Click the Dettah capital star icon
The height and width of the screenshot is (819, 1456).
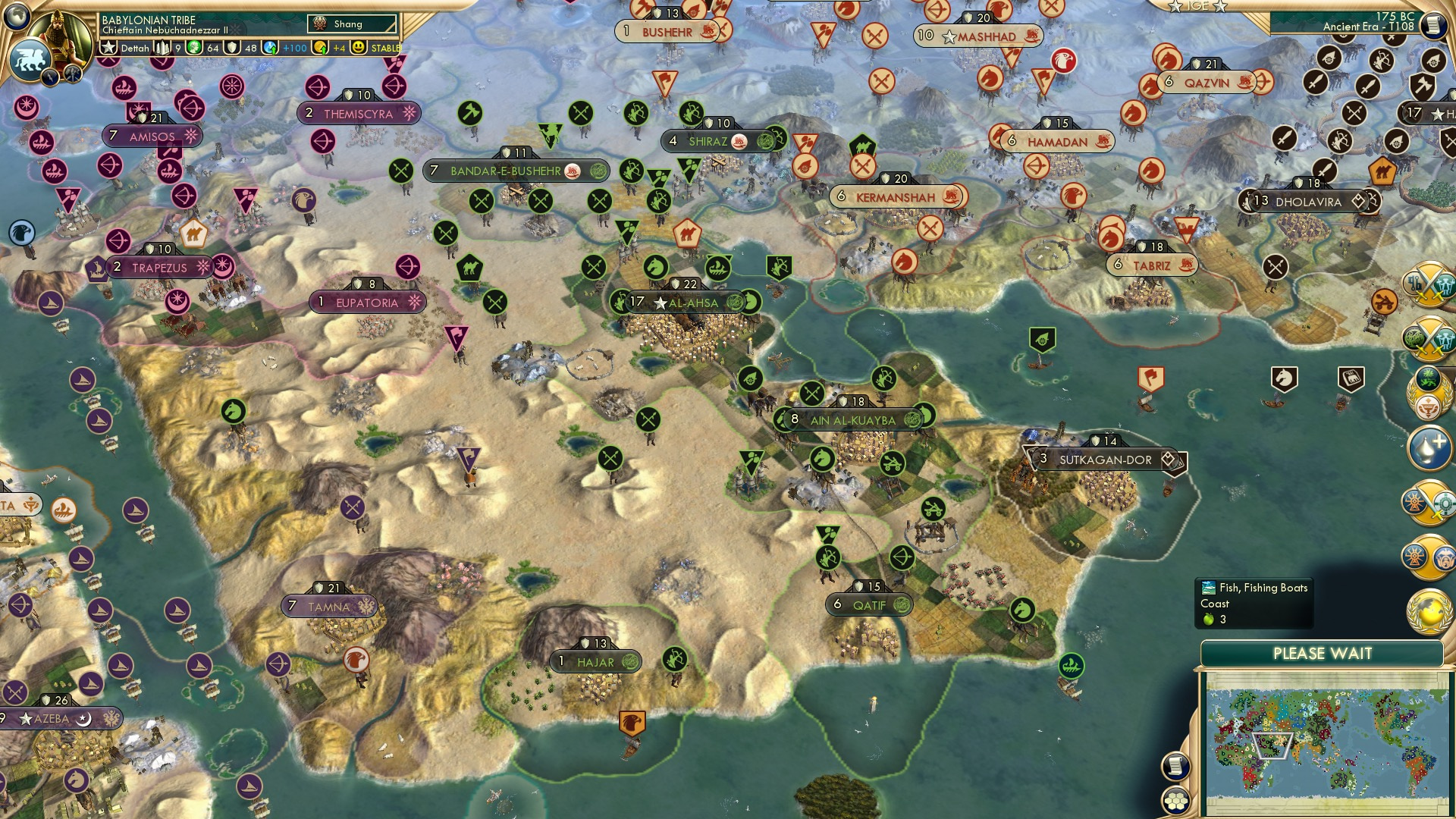tap(108, 49)
